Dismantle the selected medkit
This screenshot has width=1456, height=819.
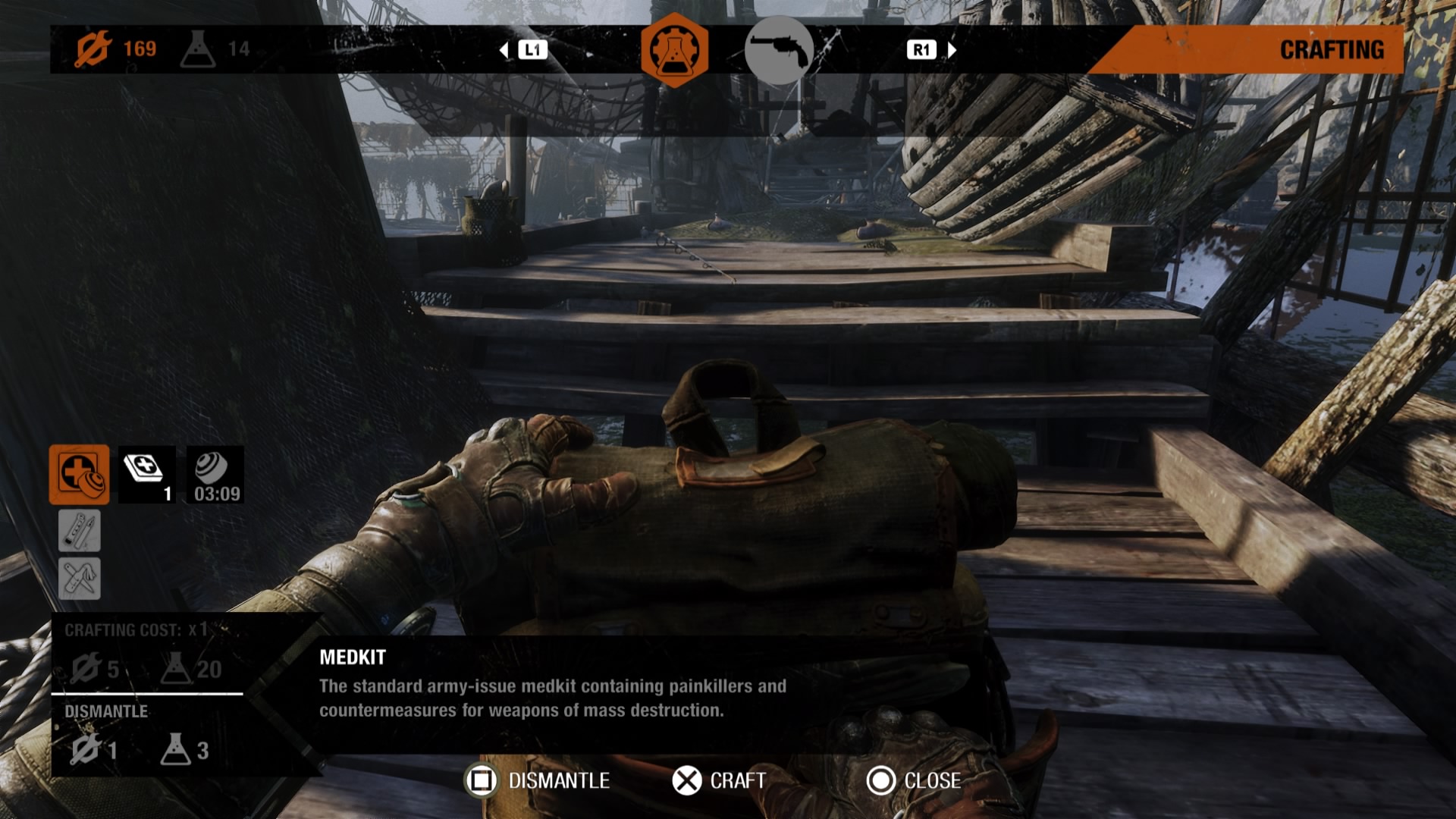(538, 780)
